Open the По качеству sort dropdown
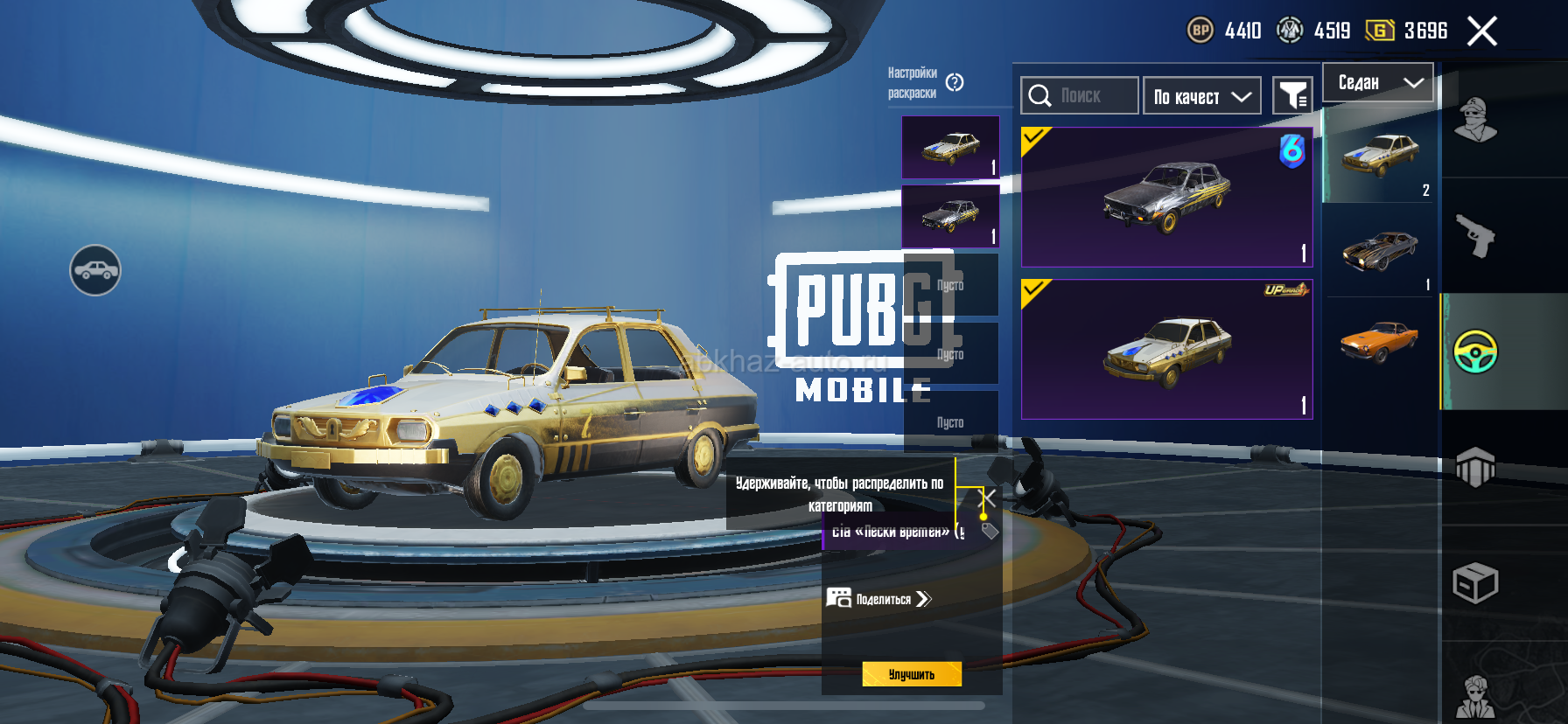The width and height of the screenshot is (1568, 724). pos(1201,96)
